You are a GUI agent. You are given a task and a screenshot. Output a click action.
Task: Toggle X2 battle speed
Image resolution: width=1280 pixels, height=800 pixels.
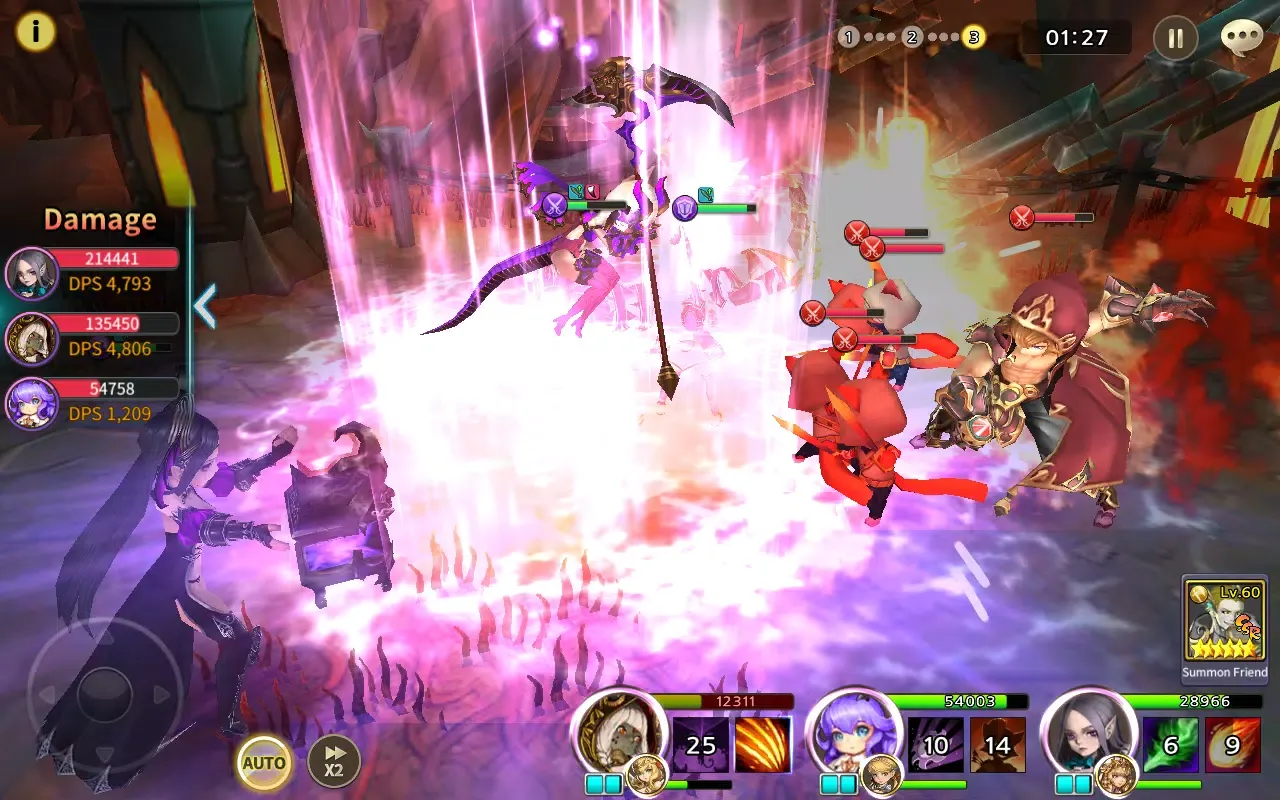[x=333, y=758]
